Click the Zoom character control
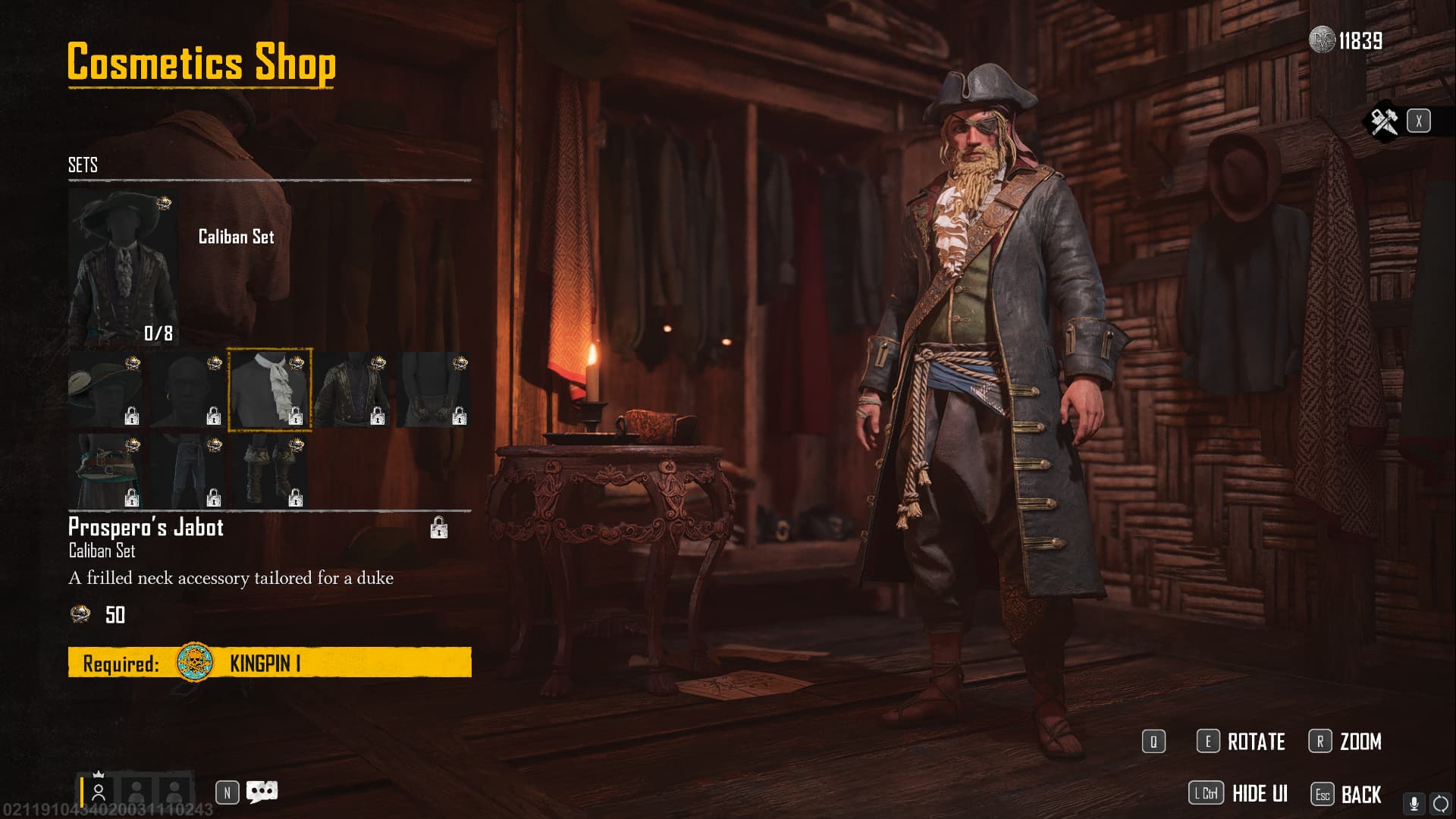This screenshot has height=819, width=1456. [1346, 742]
